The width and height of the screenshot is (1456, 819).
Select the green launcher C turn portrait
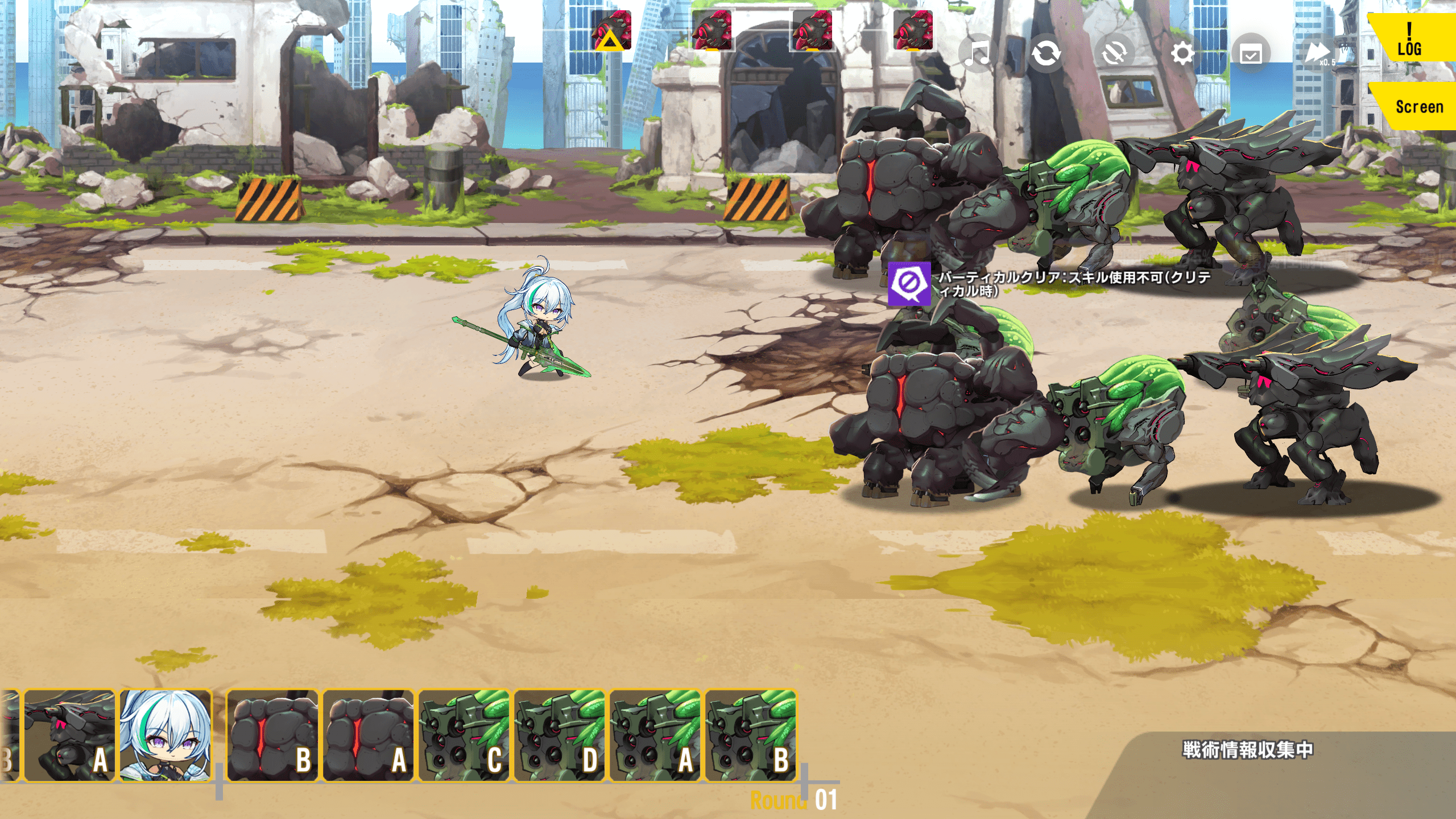[x=464, y=735]
